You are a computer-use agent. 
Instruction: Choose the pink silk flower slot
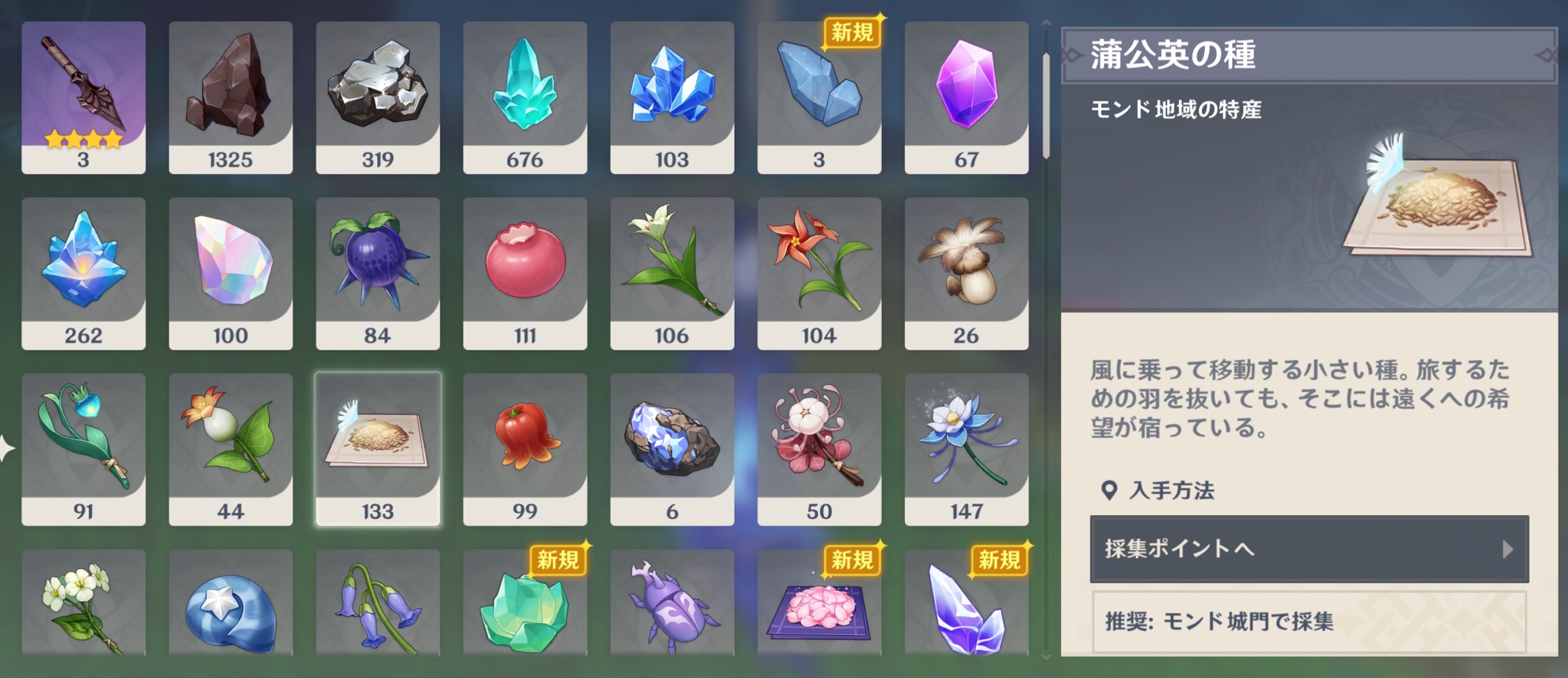(818, 448)
